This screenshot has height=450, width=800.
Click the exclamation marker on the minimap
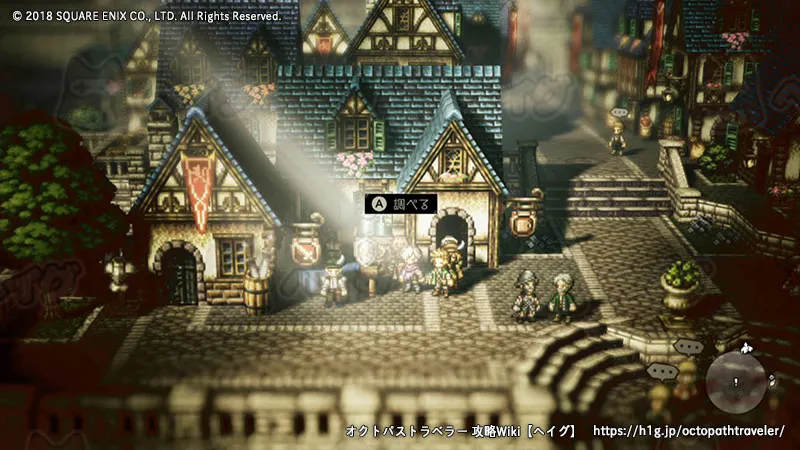[736, 382]
